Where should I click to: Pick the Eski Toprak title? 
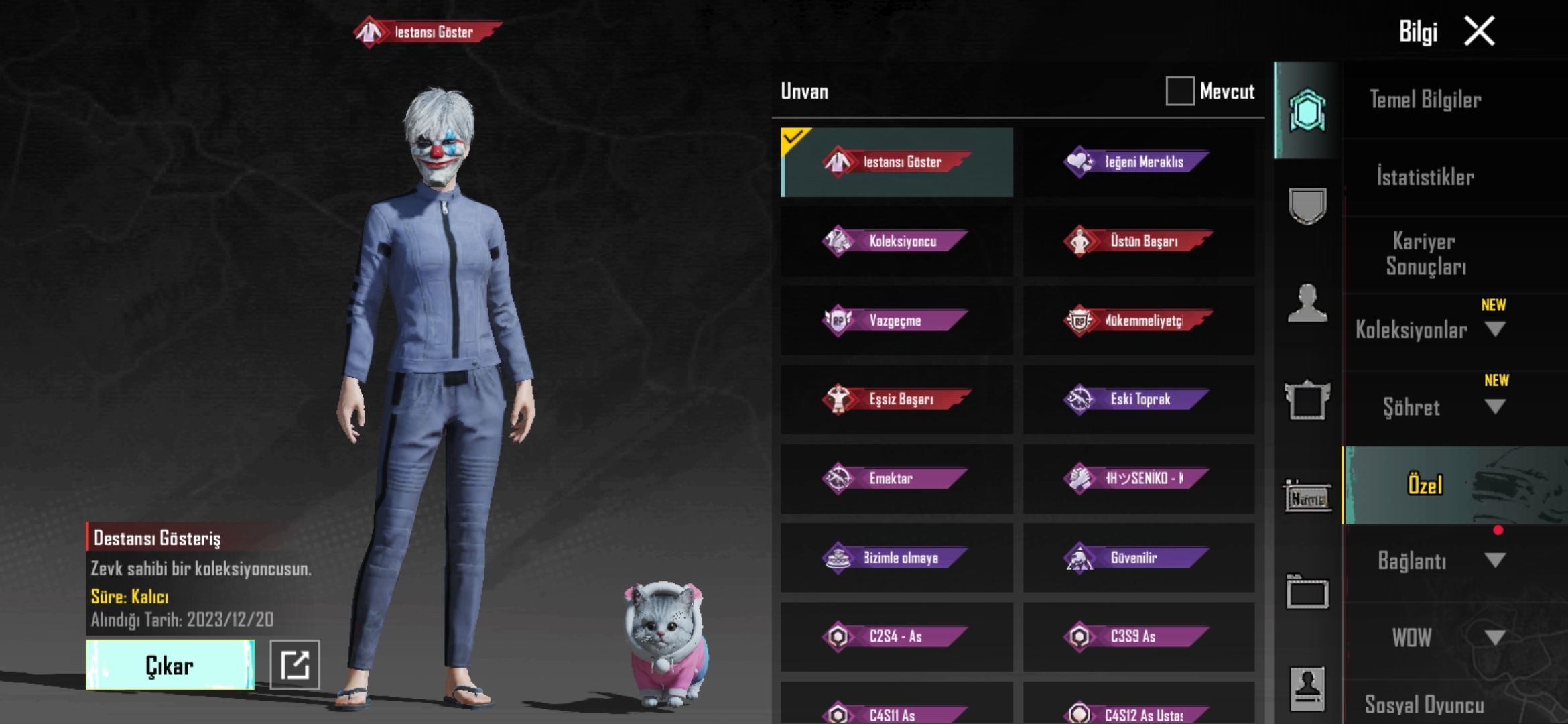coord(1138,400)
